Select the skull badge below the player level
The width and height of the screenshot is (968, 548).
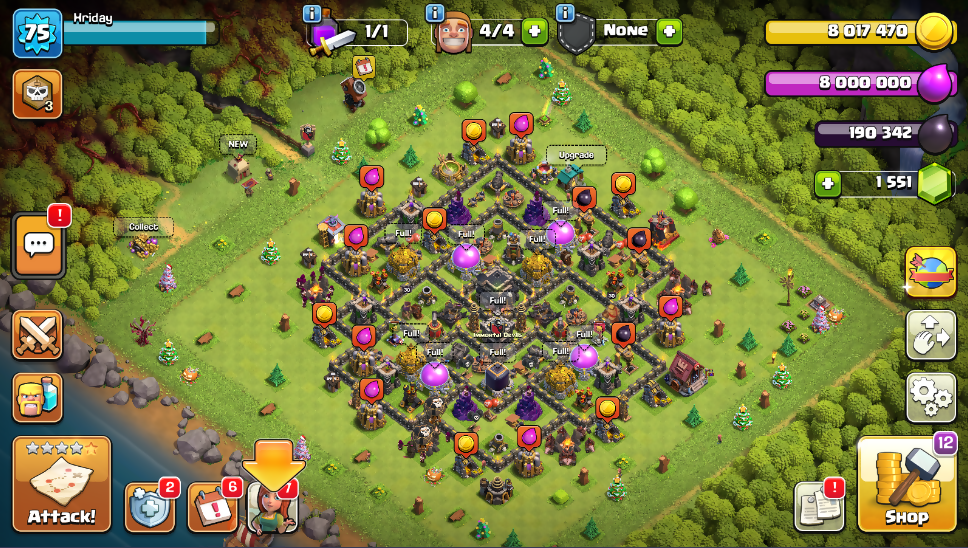(37, 93)
